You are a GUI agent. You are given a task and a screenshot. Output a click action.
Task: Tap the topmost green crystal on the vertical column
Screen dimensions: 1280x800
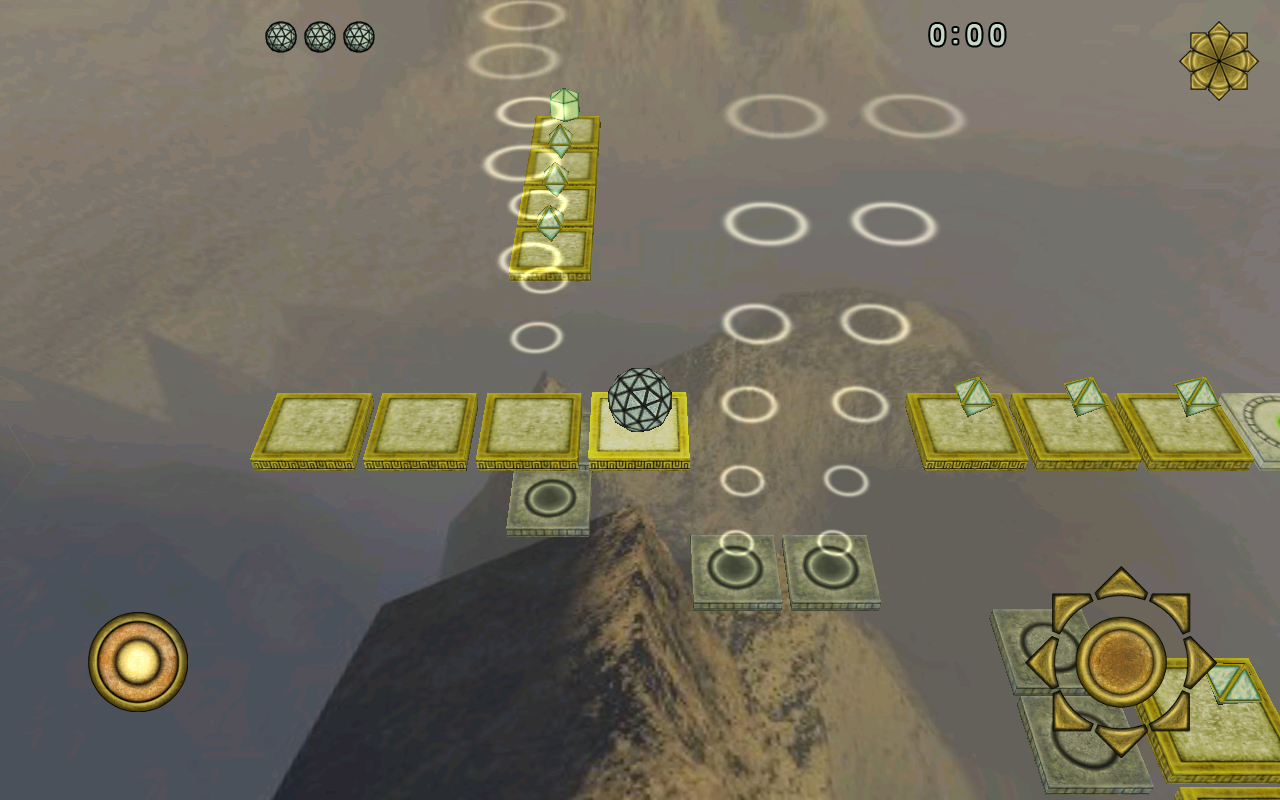coord(562,104)
